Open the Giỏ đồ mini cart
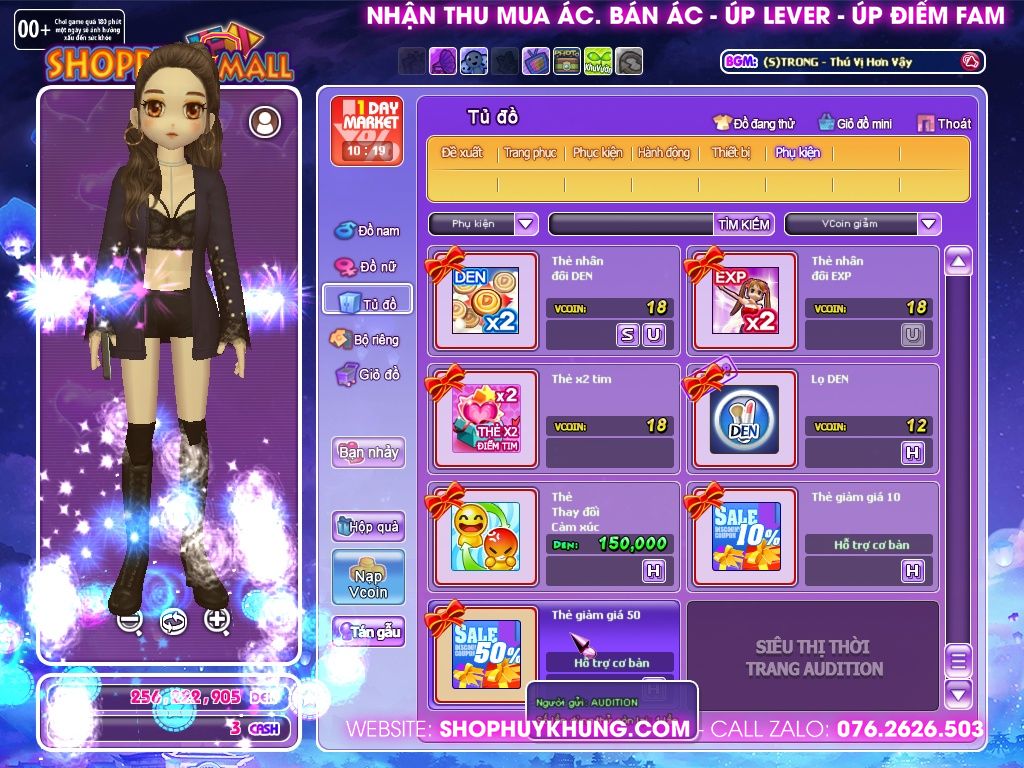1024x768 pixels. (x=855, y=124)
